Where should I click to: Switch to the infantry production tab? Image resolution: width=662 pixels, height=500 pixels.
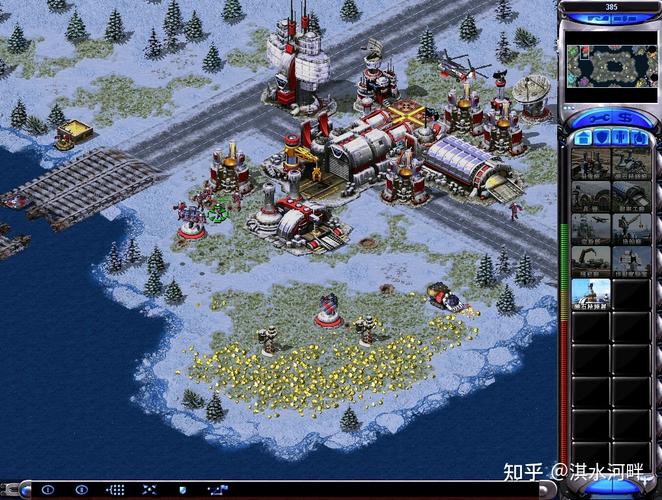pyautogui.click(x=620, y=139)
